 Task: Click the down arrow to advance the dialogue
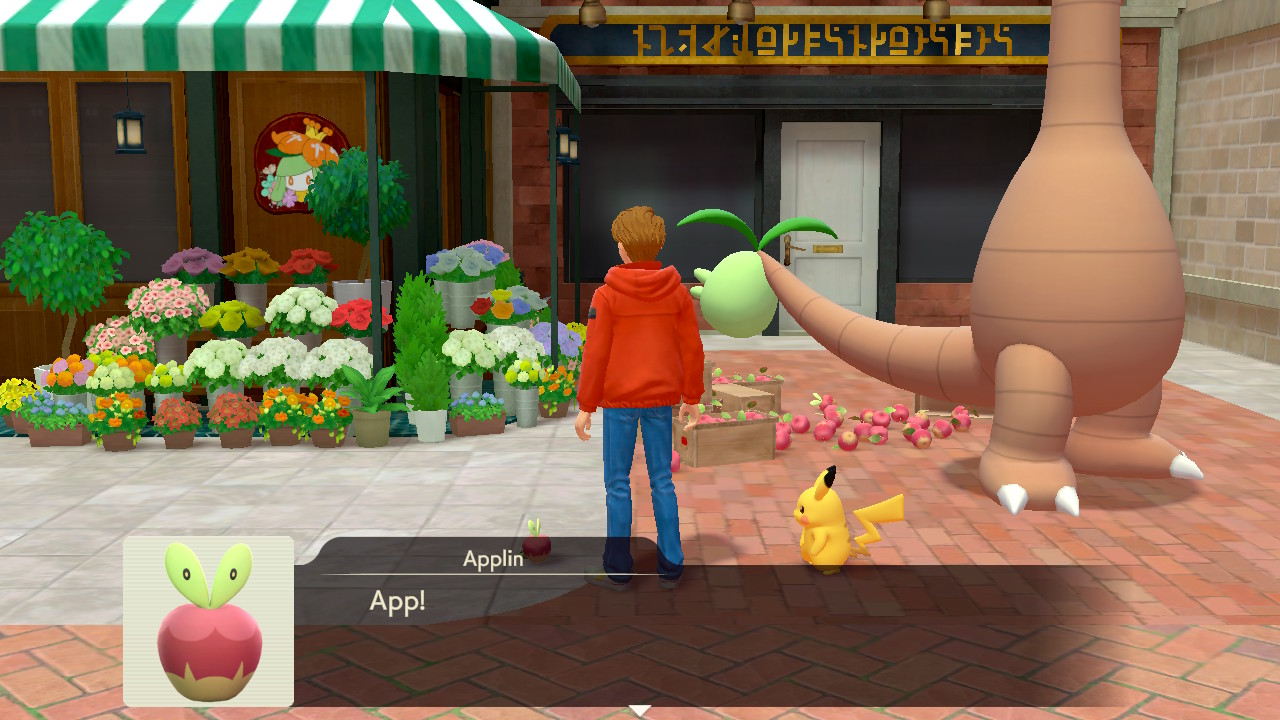[639, 709]
